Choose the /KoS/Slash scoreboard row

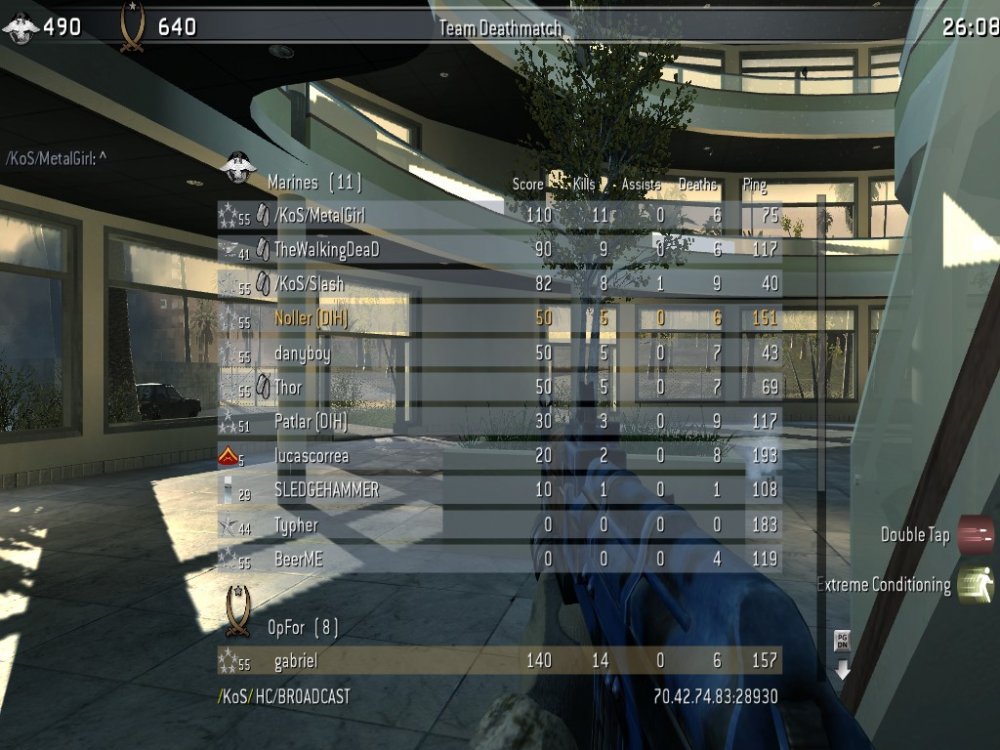tap(500, 284)
